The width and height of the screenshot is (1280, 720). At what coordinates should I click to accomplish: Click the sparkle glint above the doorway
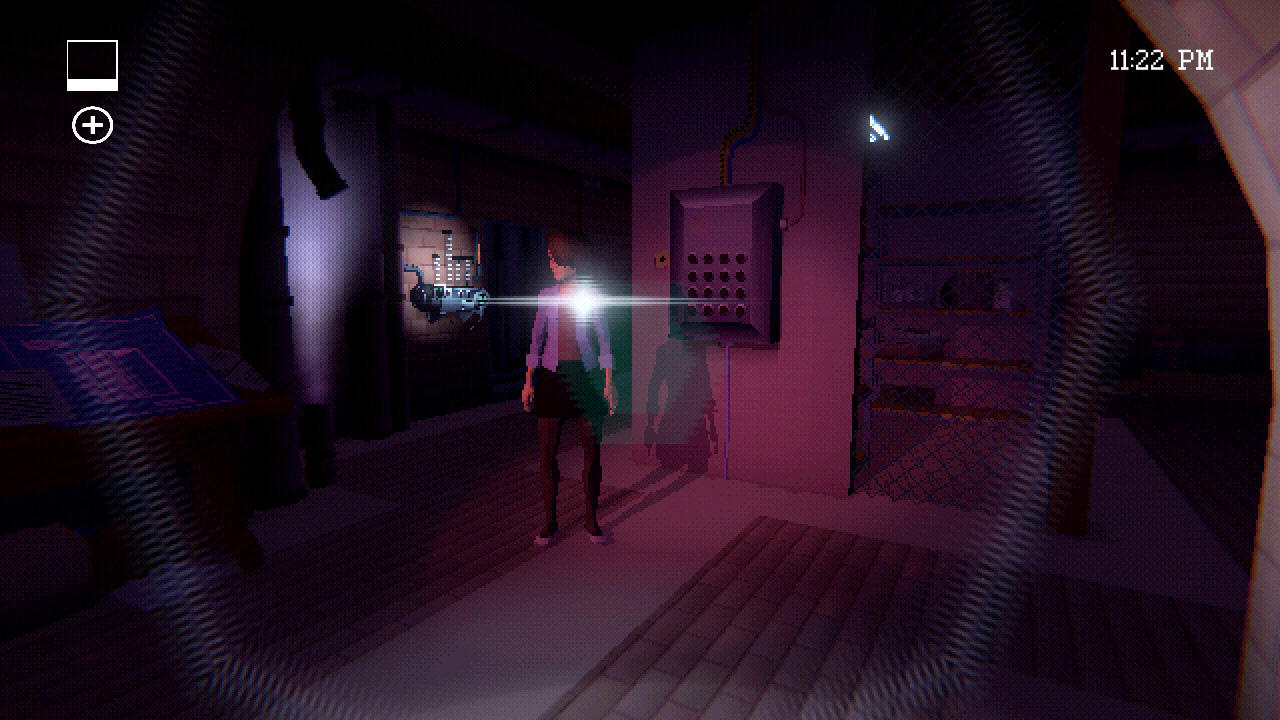[878, 127]
